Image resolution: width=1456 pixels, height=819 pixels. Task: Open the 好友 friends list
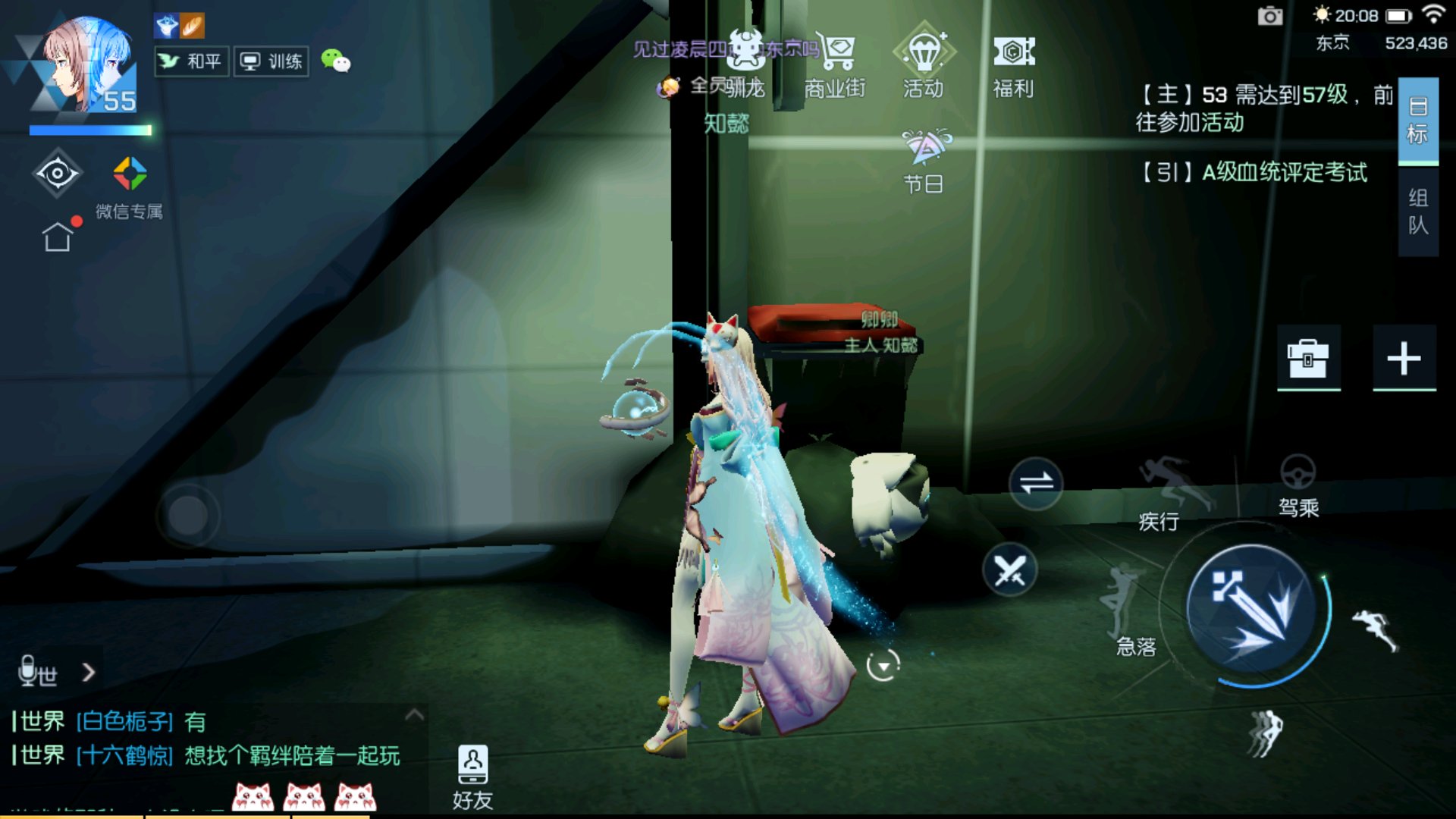[472, 776]
